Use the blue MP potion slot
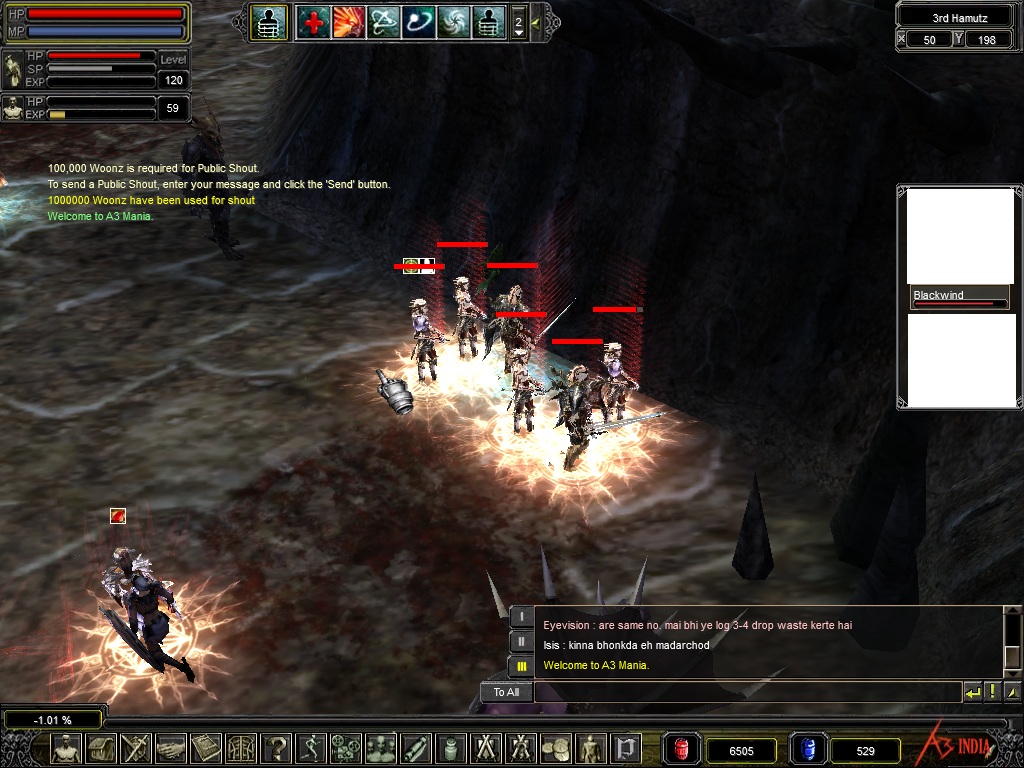Image resolution: width=1024 pixels, height=768 pixels. [808, 749]
